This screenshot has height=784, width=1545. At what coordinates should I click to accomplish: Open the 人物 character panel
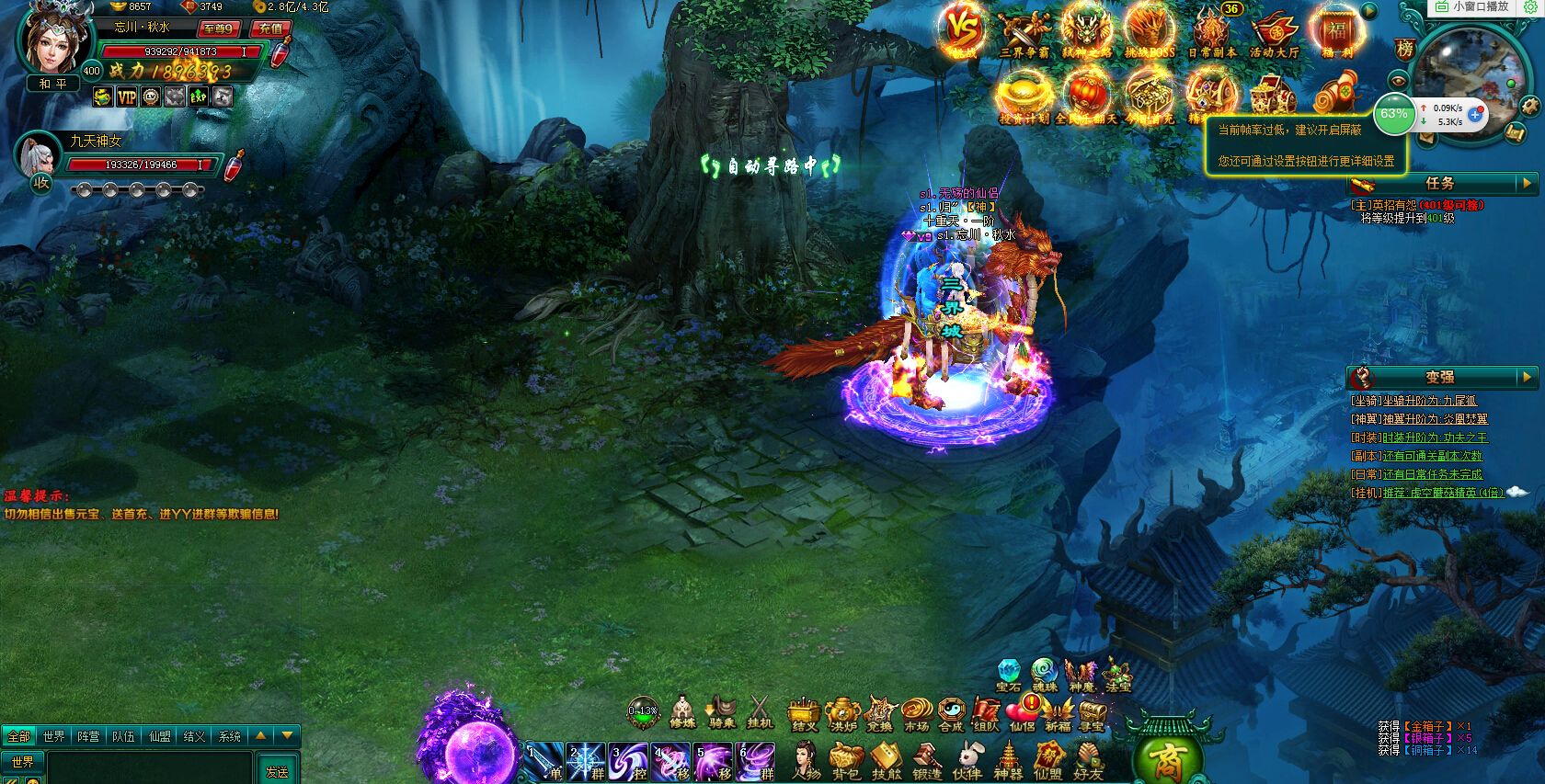[806, 761]
